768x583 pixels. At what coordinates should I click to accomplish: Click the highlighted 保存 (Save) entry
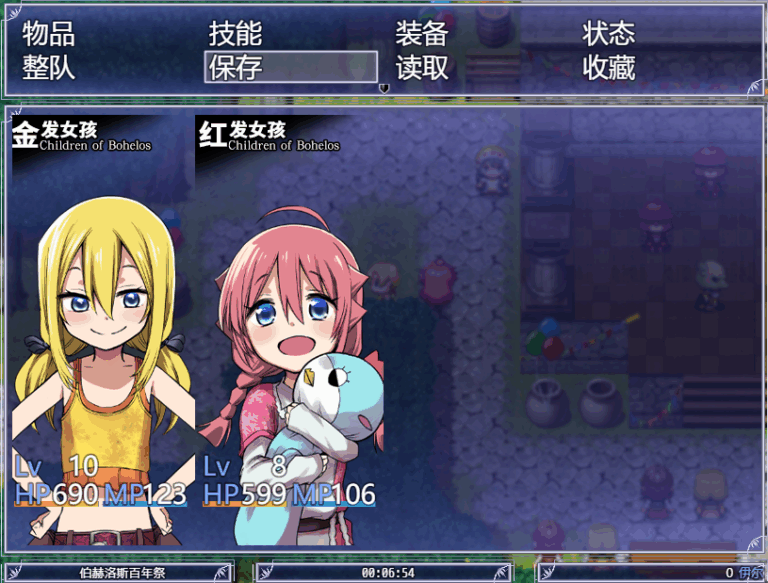(x=290, y=68)
